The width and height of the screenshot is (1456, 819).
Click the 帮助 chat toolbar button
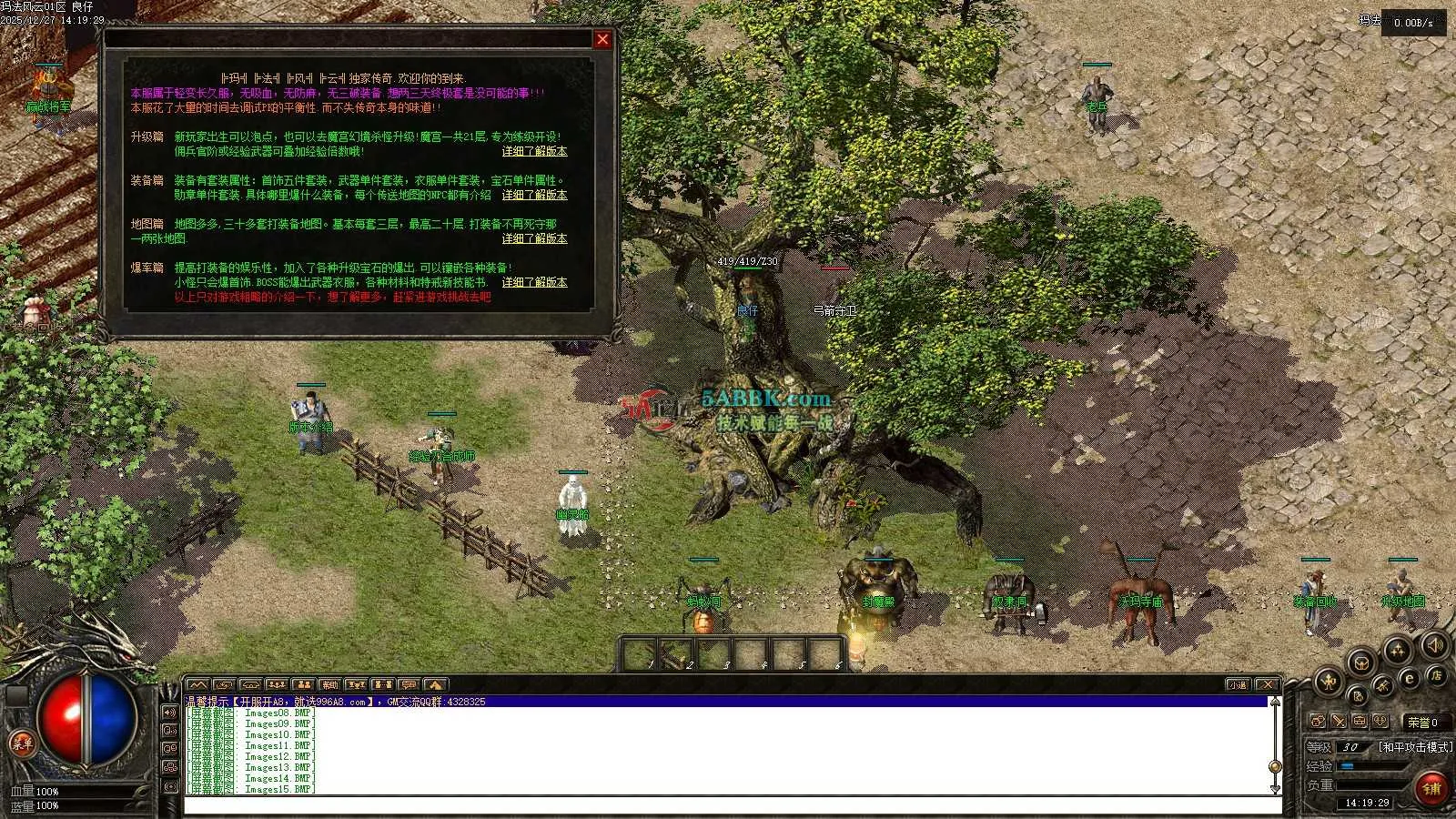point(329,684)
